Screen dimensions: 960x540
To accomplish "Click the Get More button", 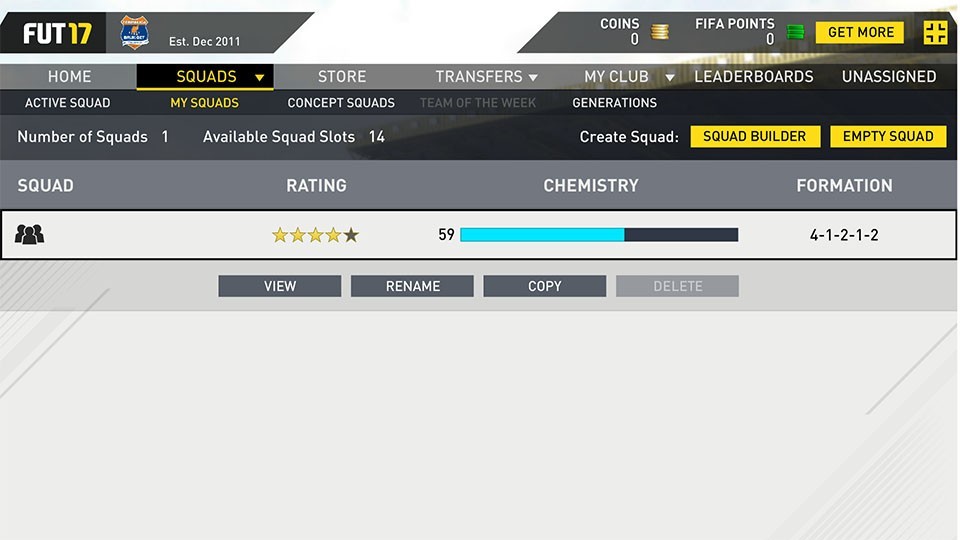I will (860, 33).
